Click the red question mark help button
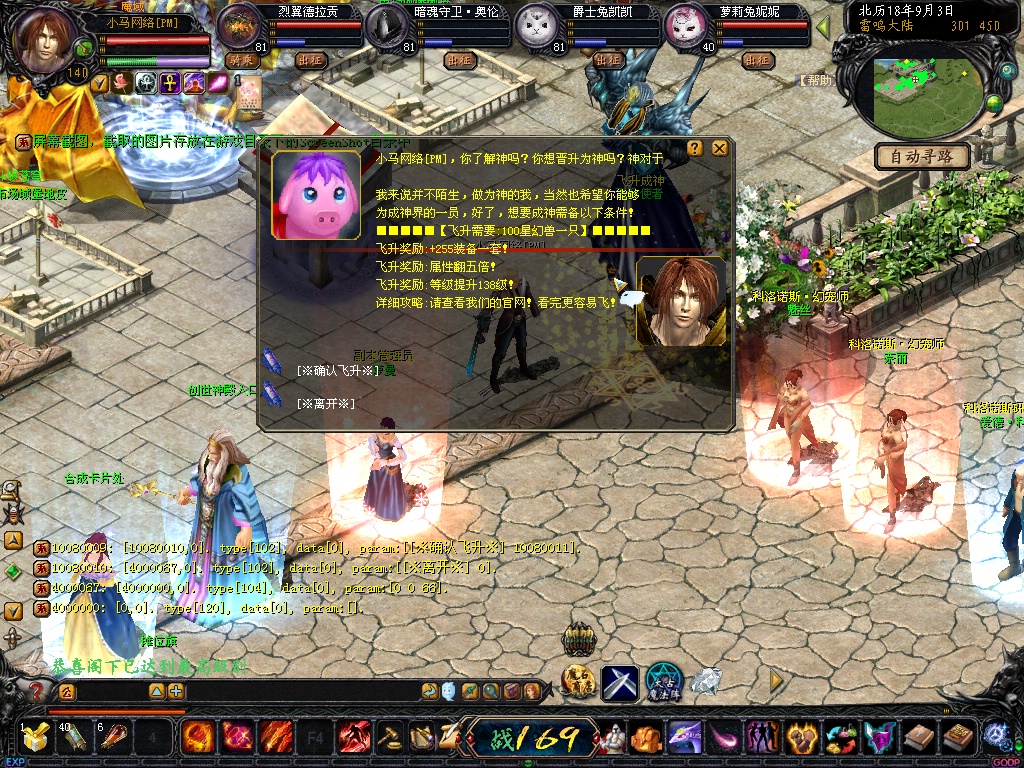 (37, 691)
